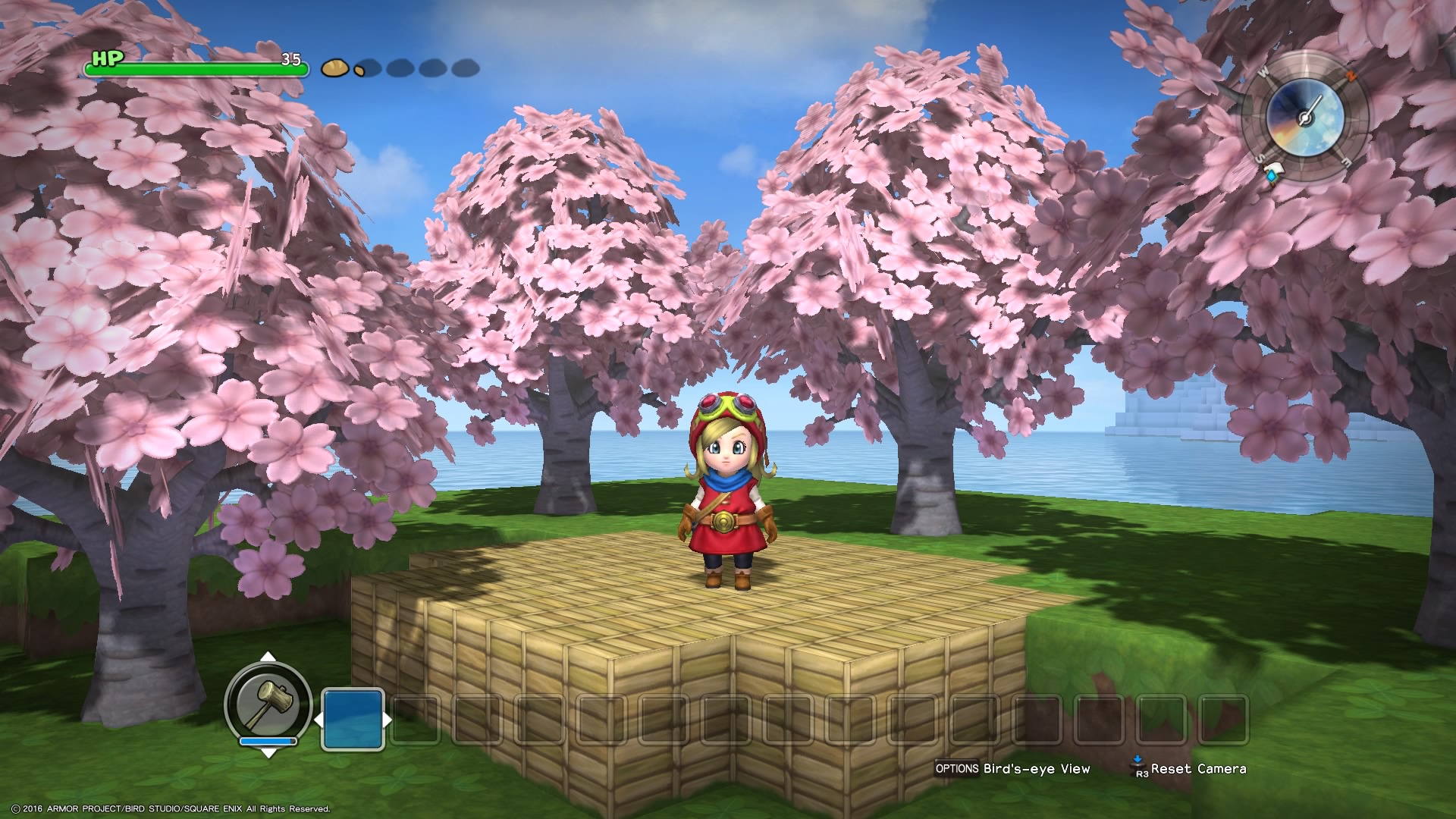Click the Bird's-eye View label
Screen dimensions: 1456x819
pos(1039,768)
